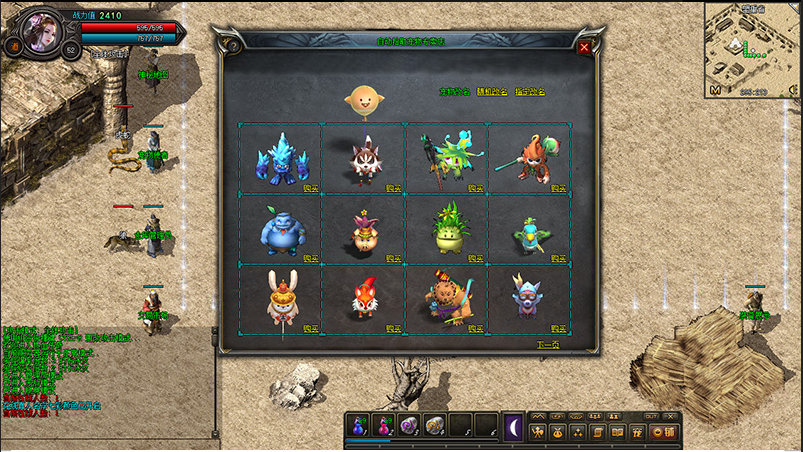
Task: Buy the red-orange fox pet
Action: click(x=393, y=328)
